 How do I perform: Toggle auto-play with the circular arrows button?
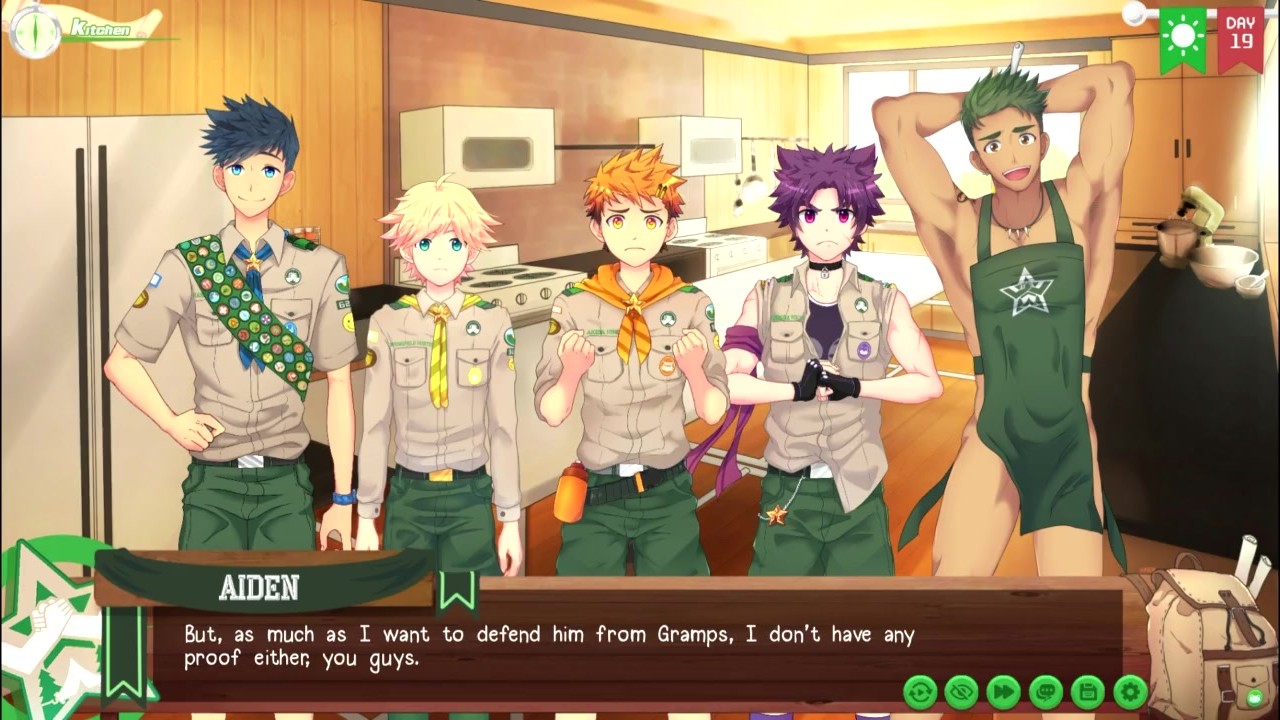click(x=920, y=692)
